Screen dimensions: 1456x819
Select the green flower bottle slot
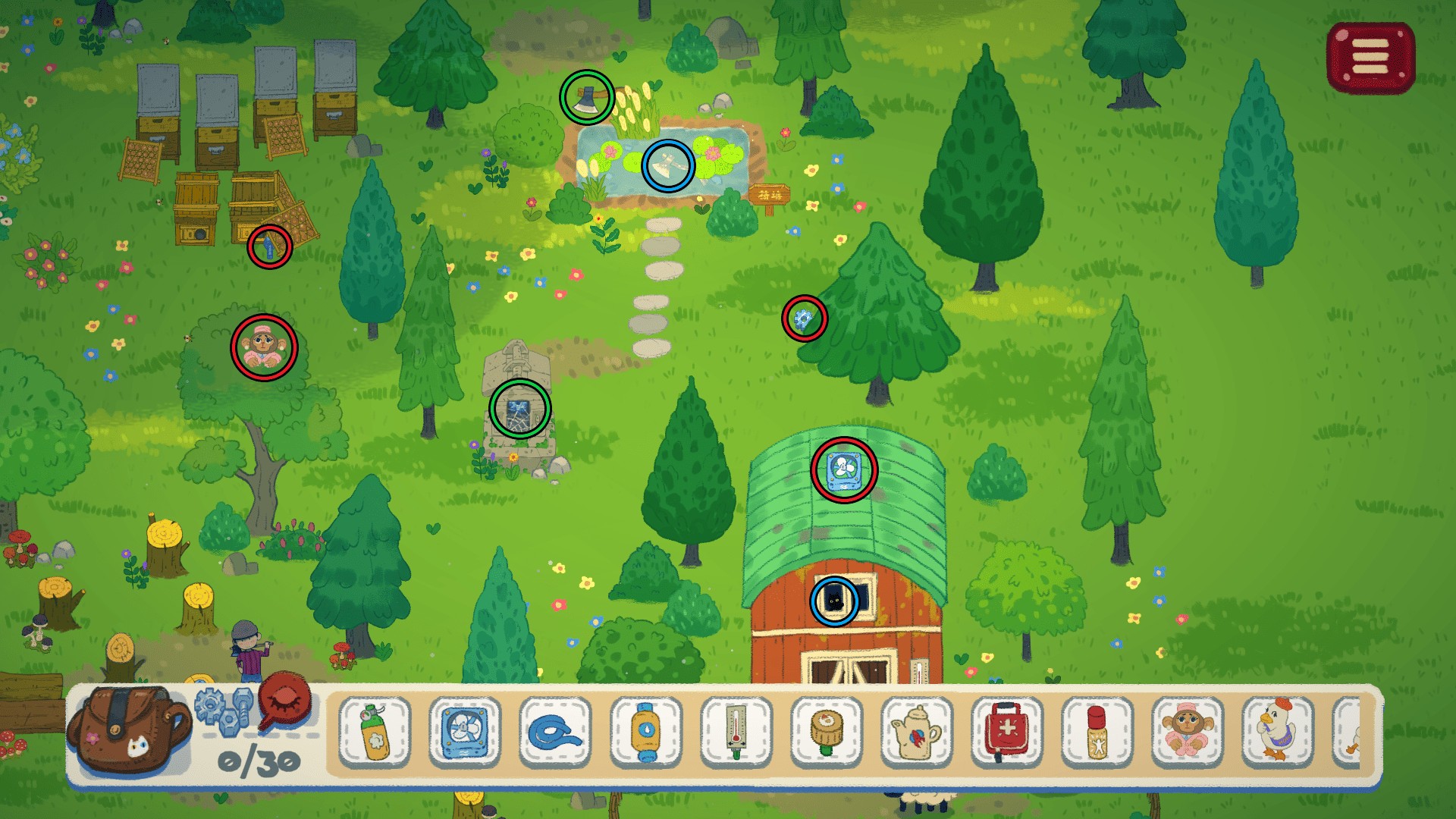coord(375,731)
